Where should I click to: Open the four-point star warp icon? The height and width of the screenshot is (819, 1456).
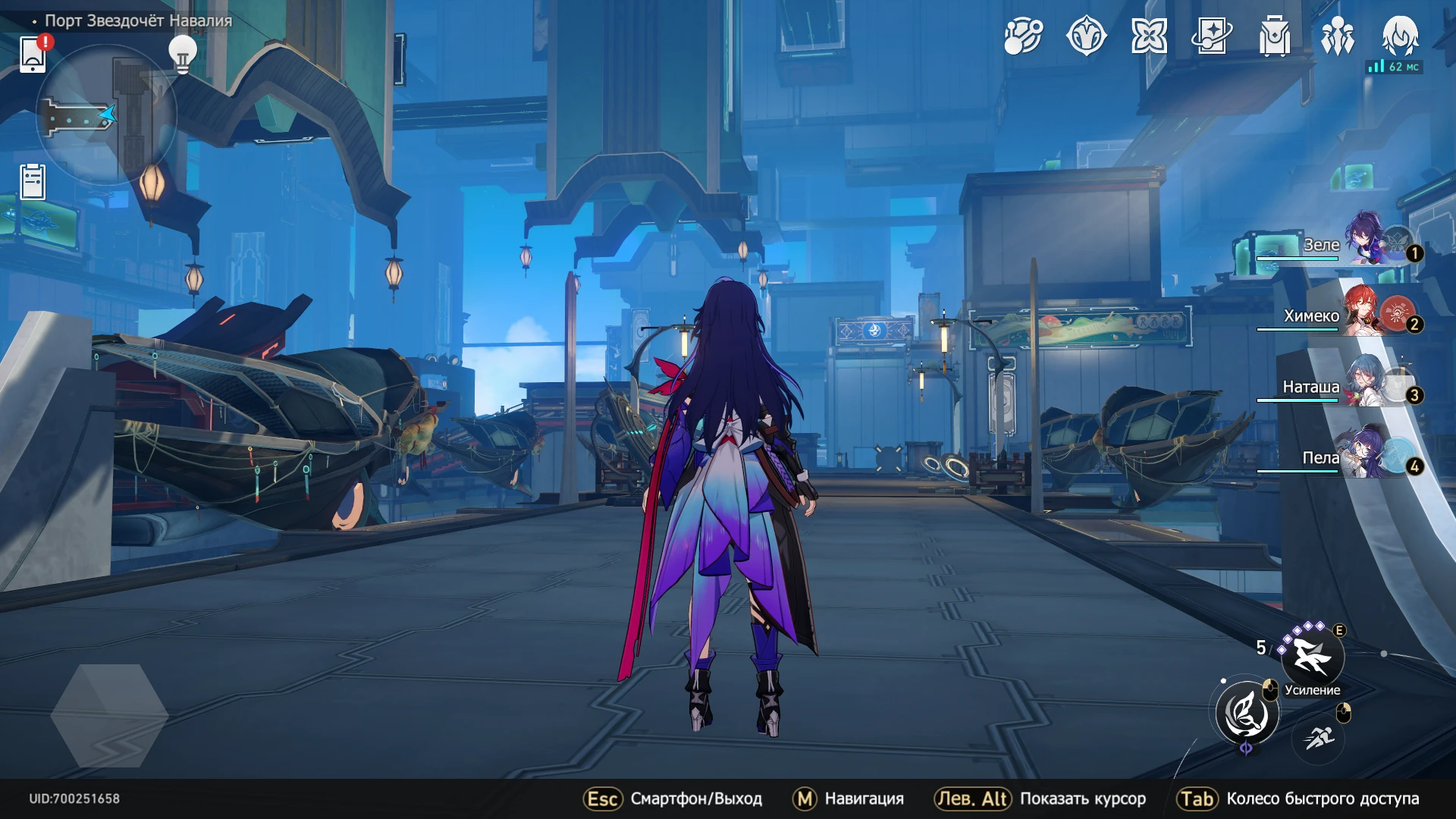pos(1149,36)
